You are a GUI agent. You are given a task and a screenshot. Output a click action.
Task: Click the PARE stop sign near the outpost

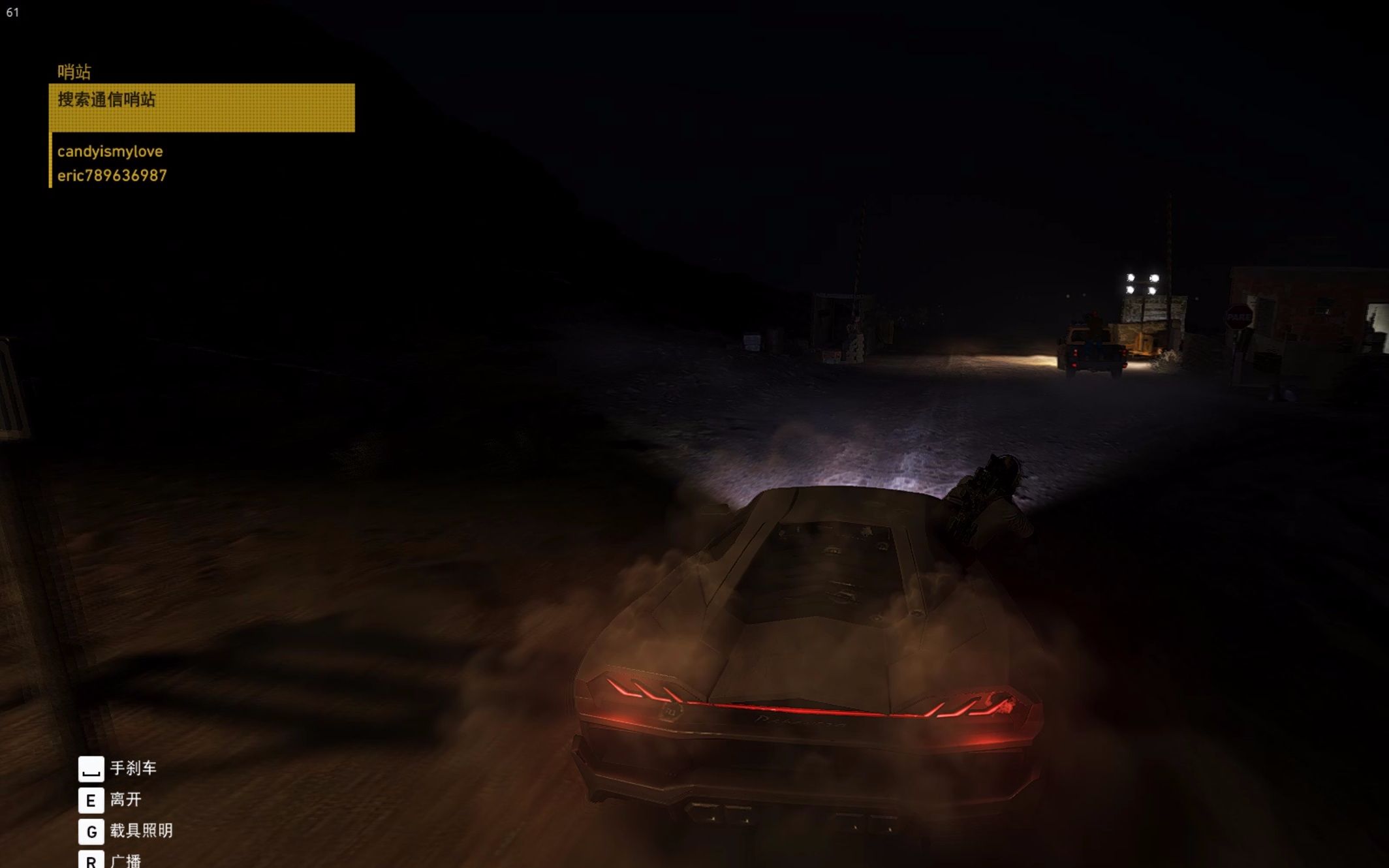1239,317
